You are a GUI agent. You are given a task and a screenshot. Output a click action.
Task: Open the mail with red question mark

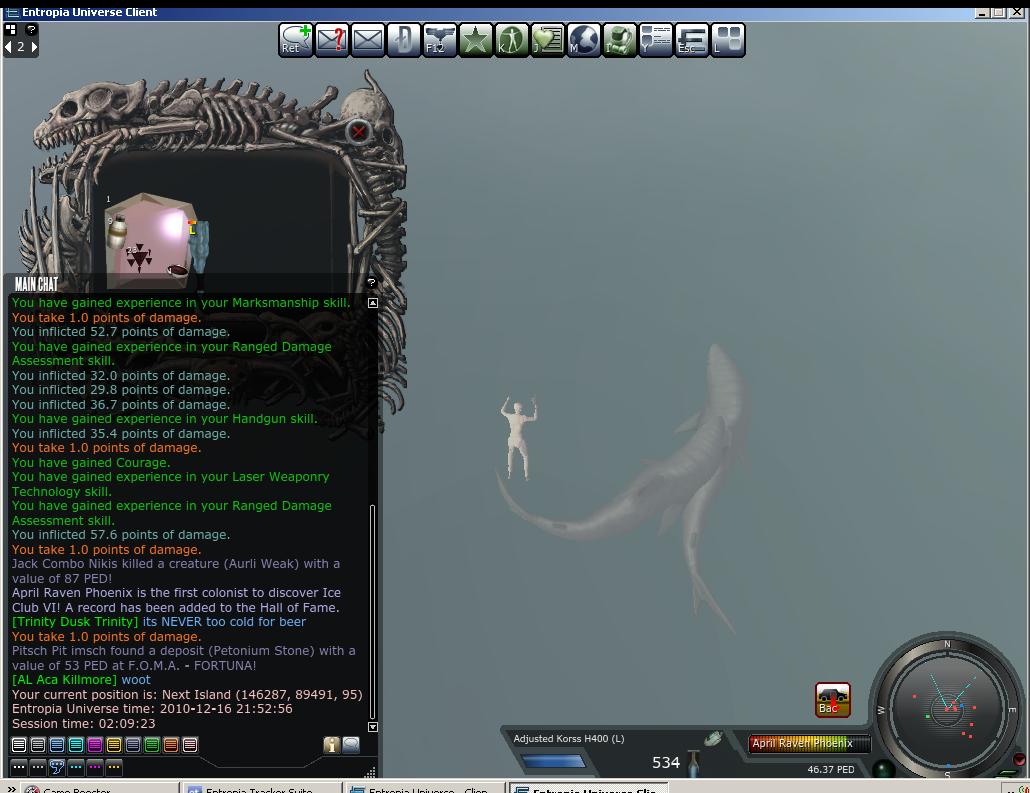tap(332, 40)
